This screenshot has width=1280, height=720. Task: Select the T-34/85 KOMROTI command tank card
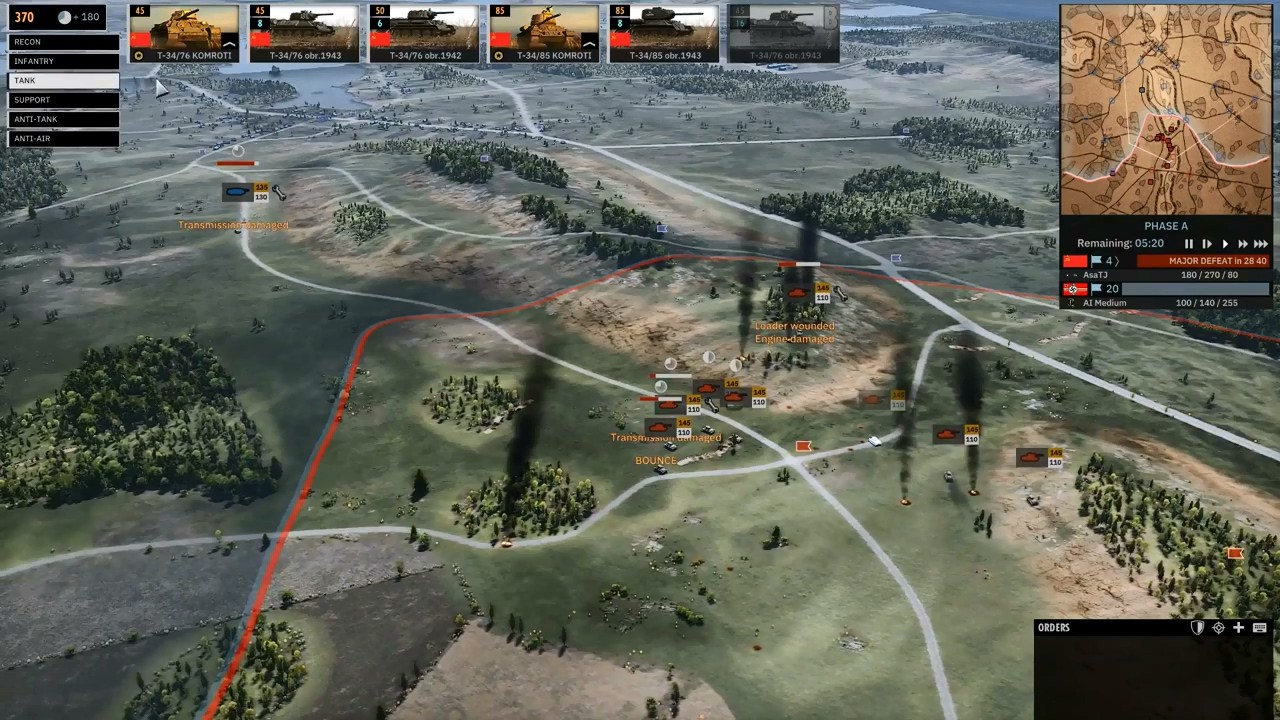(x=544, y=34)
